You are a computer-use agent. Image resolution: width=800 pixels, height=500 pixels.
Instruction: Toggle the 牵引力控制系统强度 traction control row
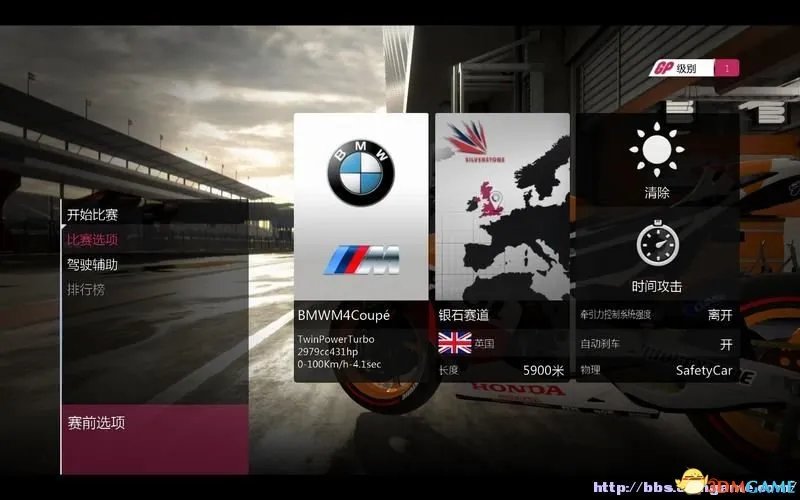click(x=657, y=315)
